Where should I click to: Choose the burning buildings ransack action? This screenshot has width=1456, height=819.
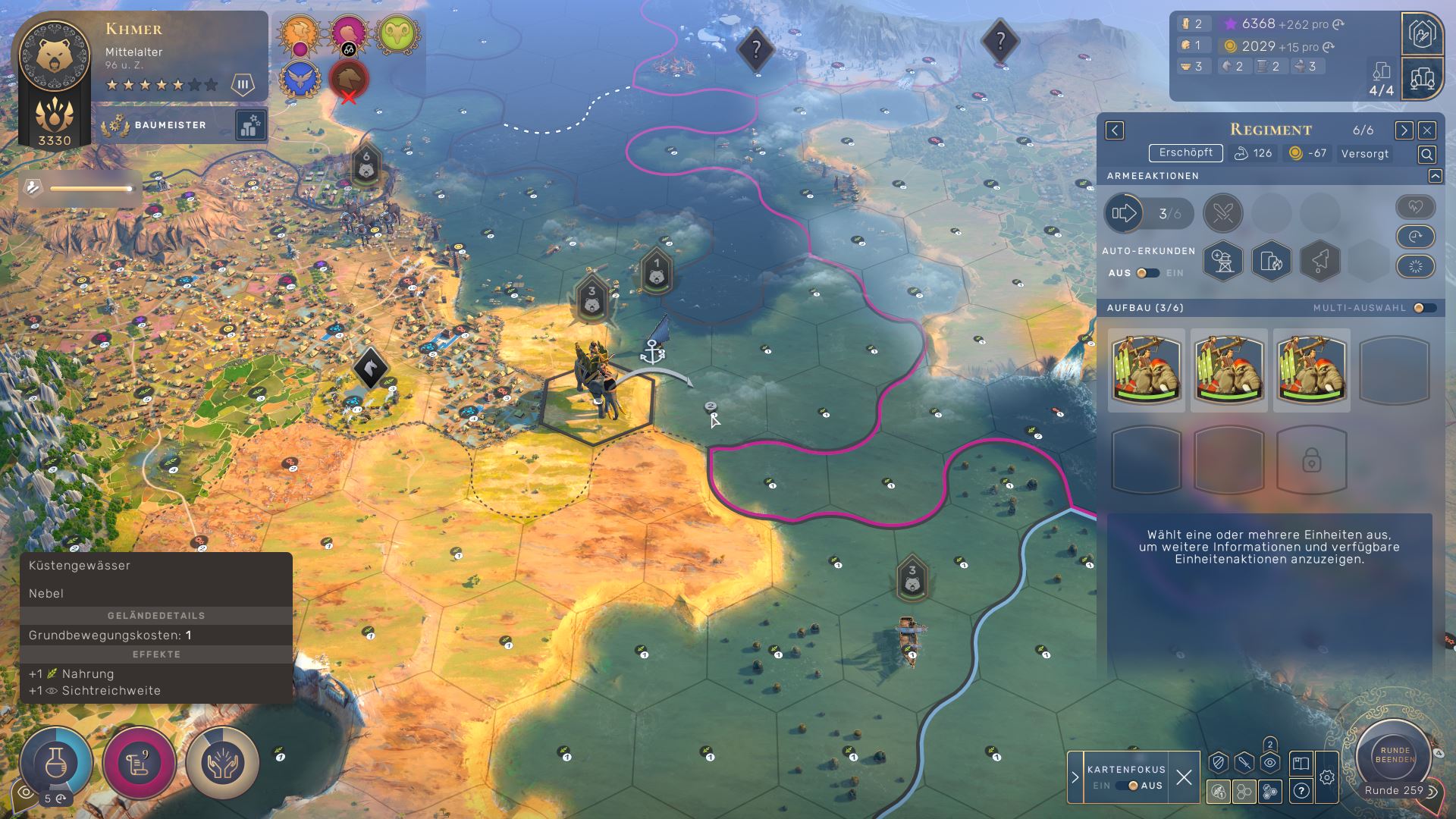click(x=1271, y=262)
